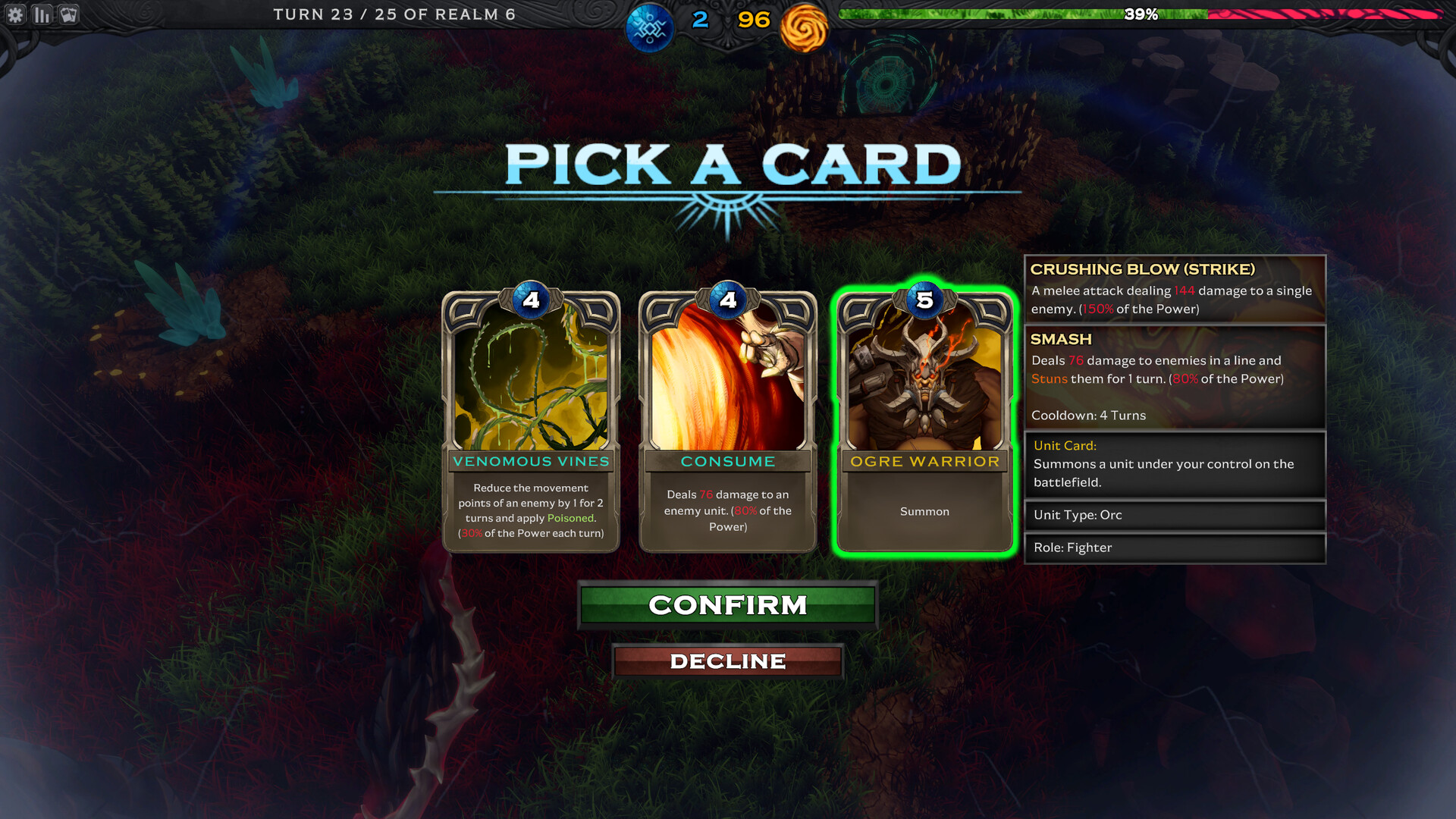Click the Consume cost badge showing 4
Viewport: 1456px width, 819px height.
(727, 301)
